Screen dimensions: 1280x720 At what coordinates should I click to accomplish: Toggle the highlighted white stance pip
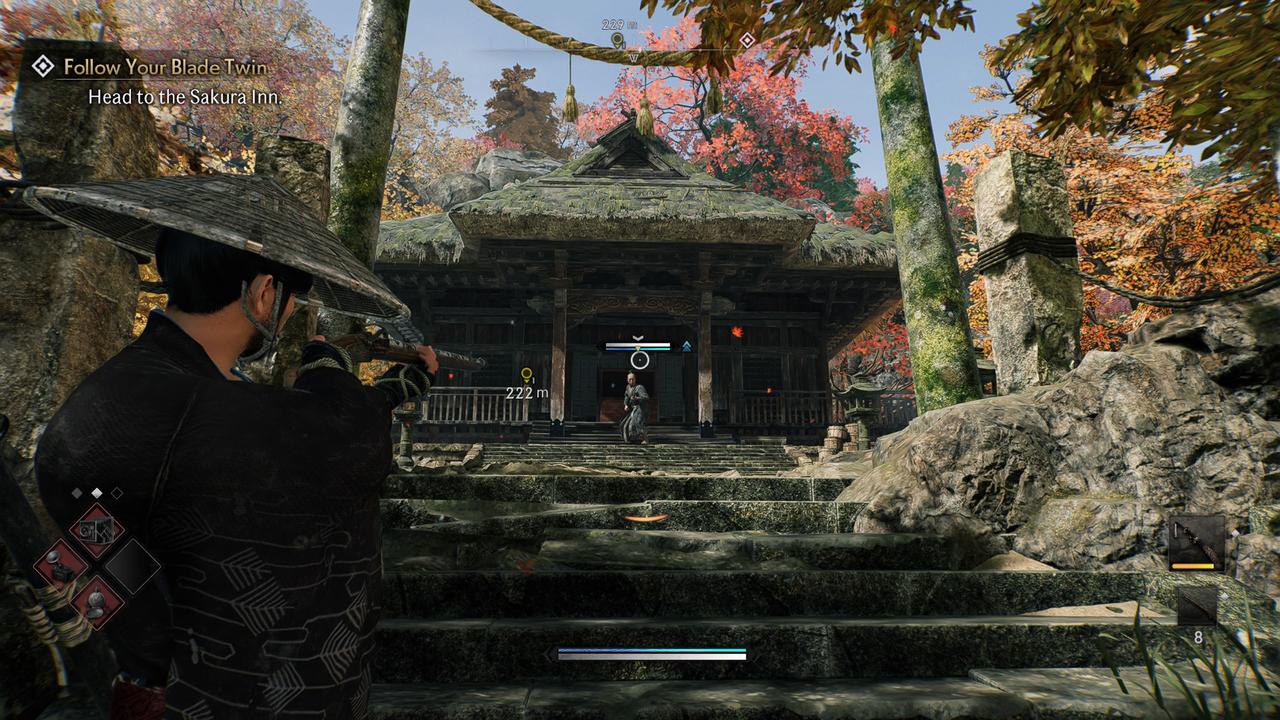(x=96, y=493)
